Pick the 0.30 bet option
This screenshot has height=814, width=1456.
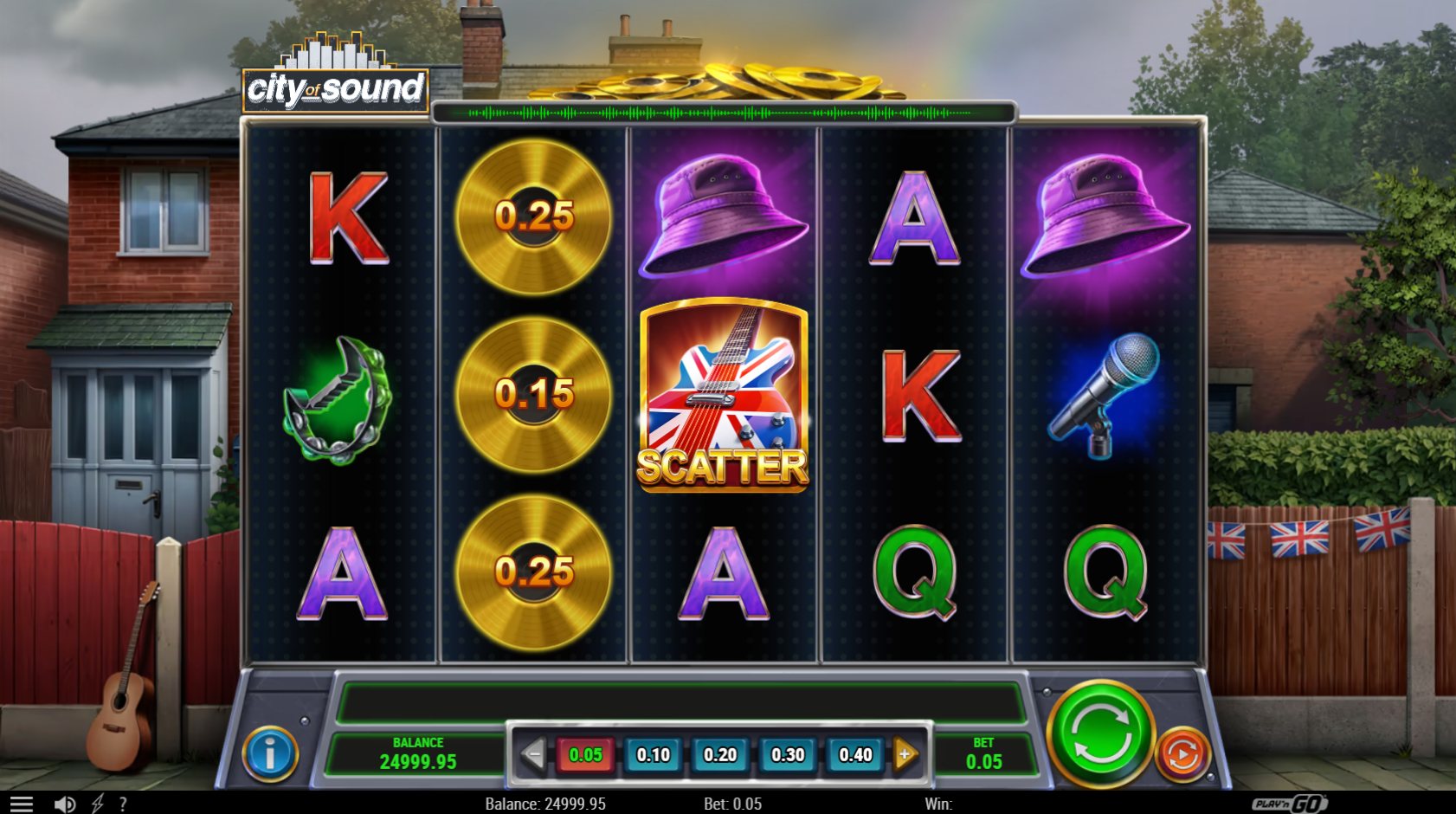pos(788,755)
